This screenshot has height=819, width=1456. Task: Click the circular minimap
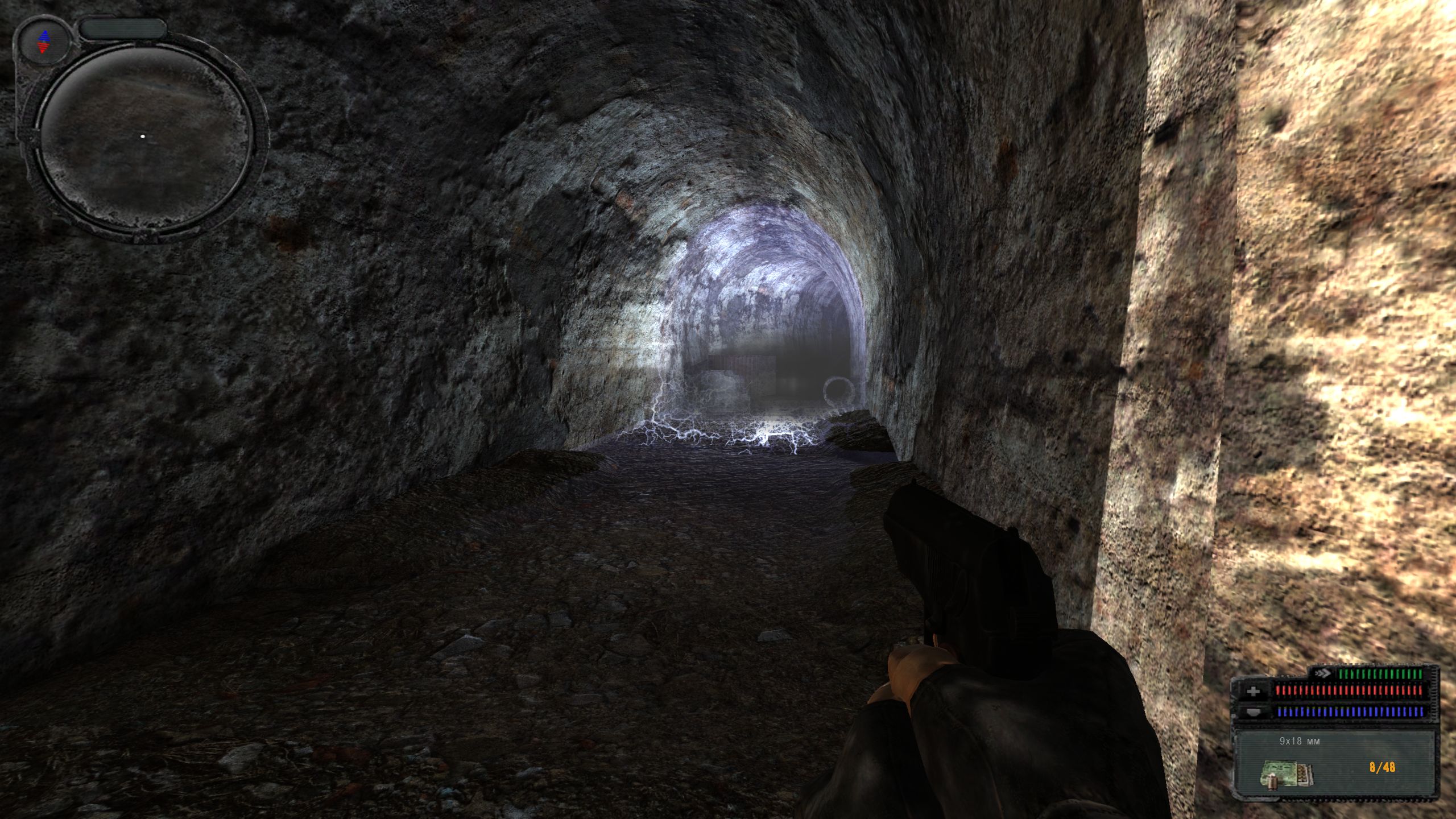[x=146, y=137]
